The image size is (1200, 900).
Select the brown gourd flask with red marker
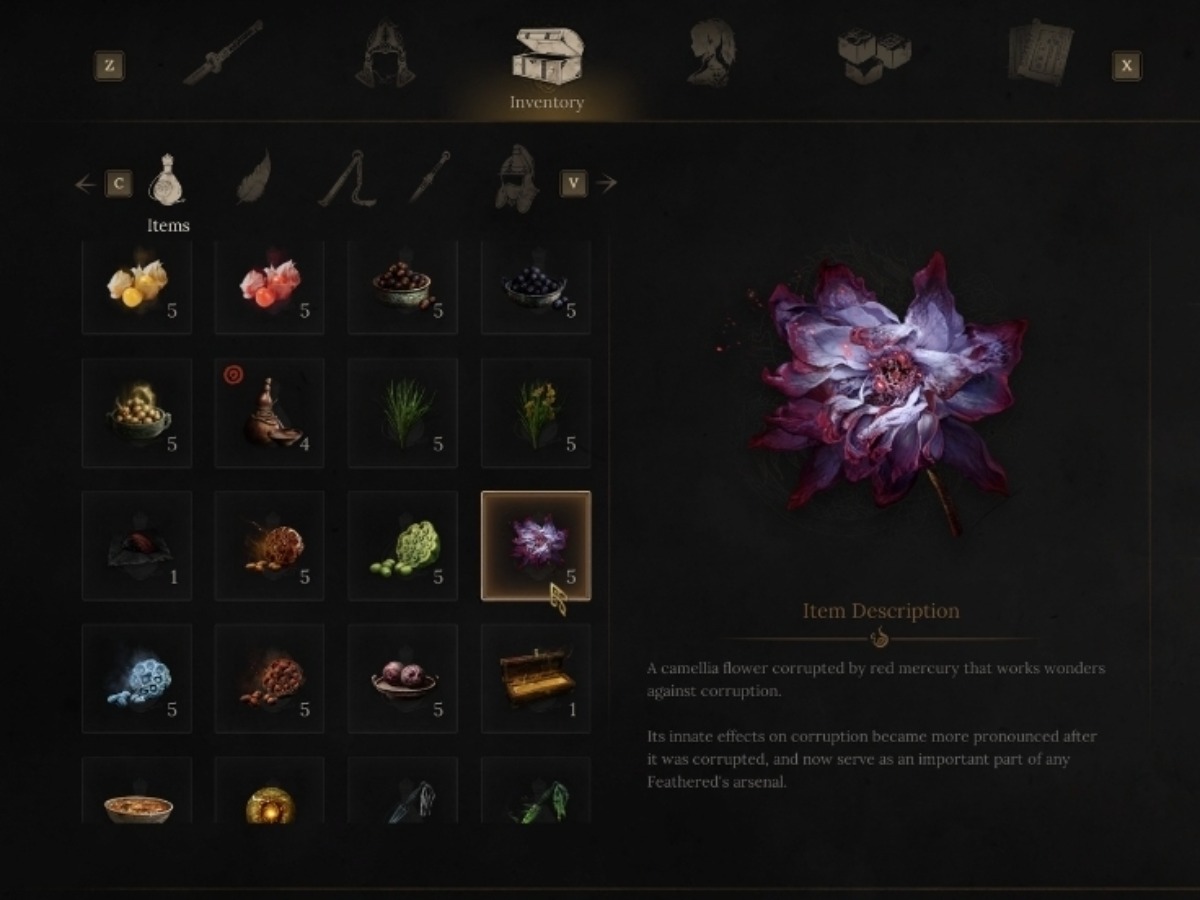[x=270, y=413]
